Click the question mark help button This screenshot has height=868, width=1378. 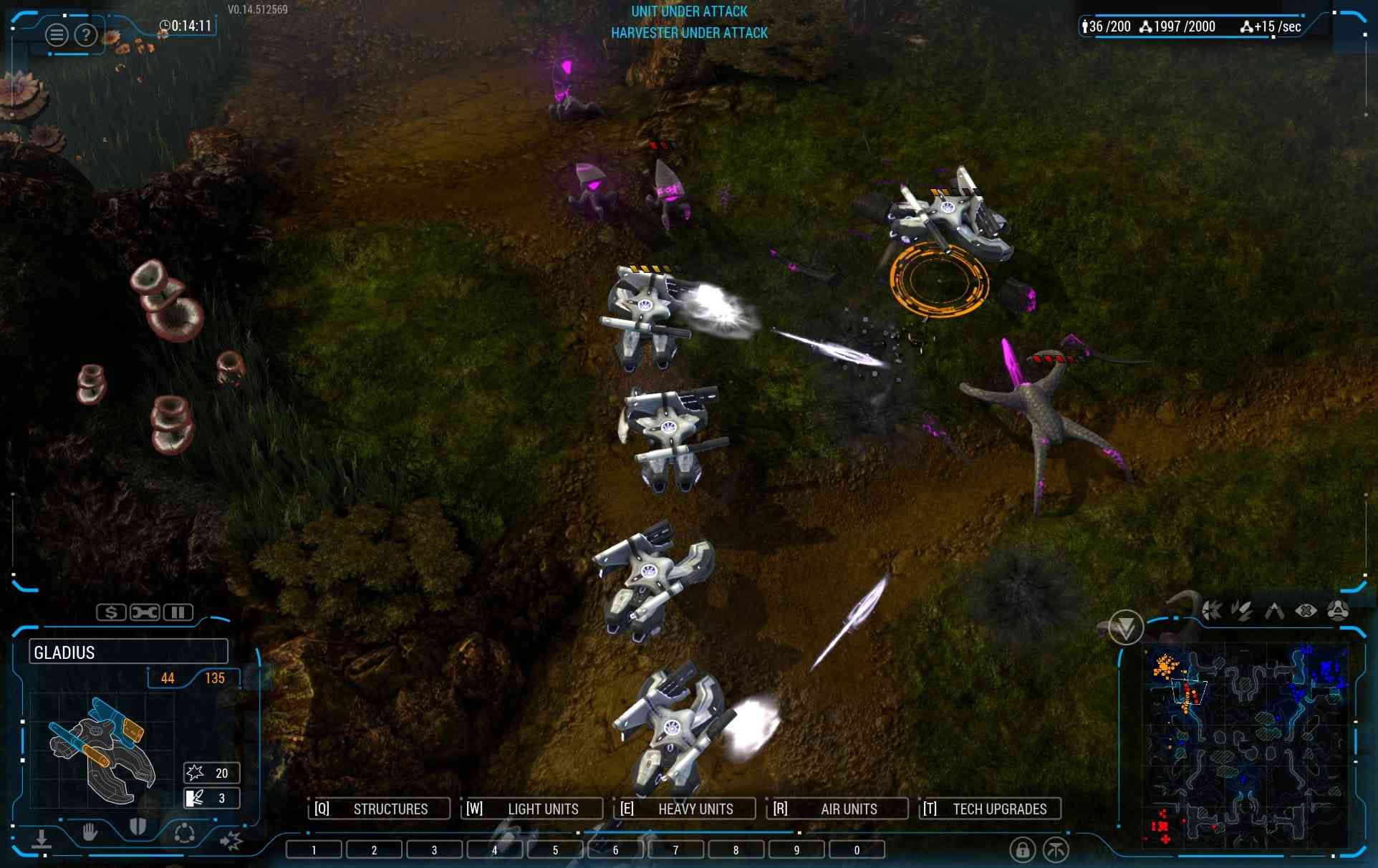pyautogui.click(x=86, y=34)
